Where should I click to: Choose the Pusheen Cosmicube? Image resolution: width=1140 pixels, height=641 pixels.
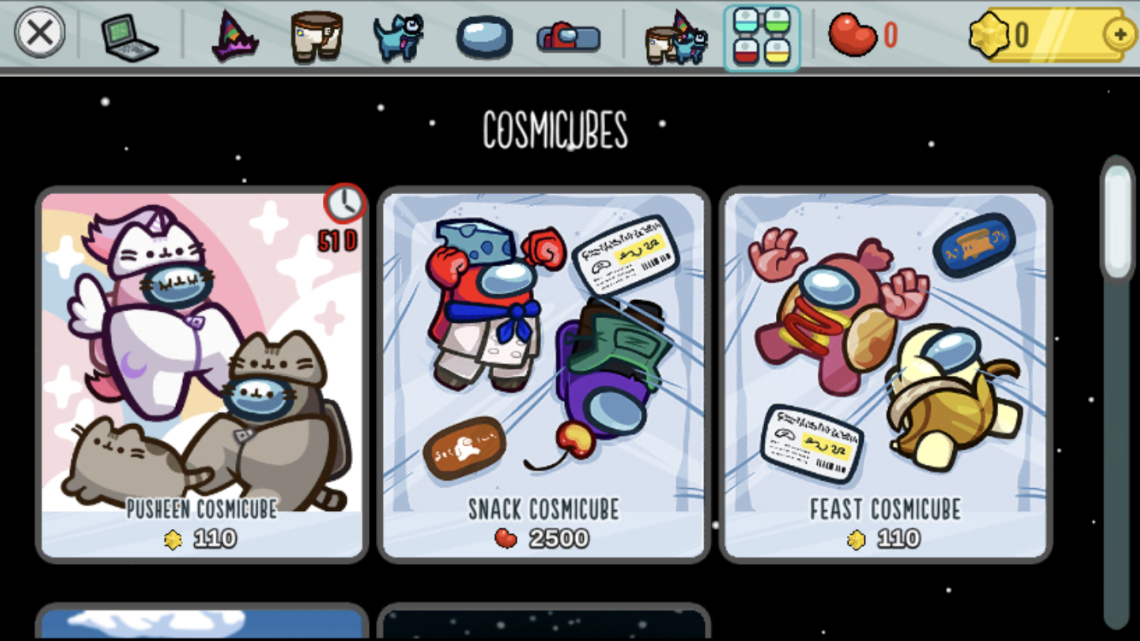pyautogui.click(x=201, y=372)
